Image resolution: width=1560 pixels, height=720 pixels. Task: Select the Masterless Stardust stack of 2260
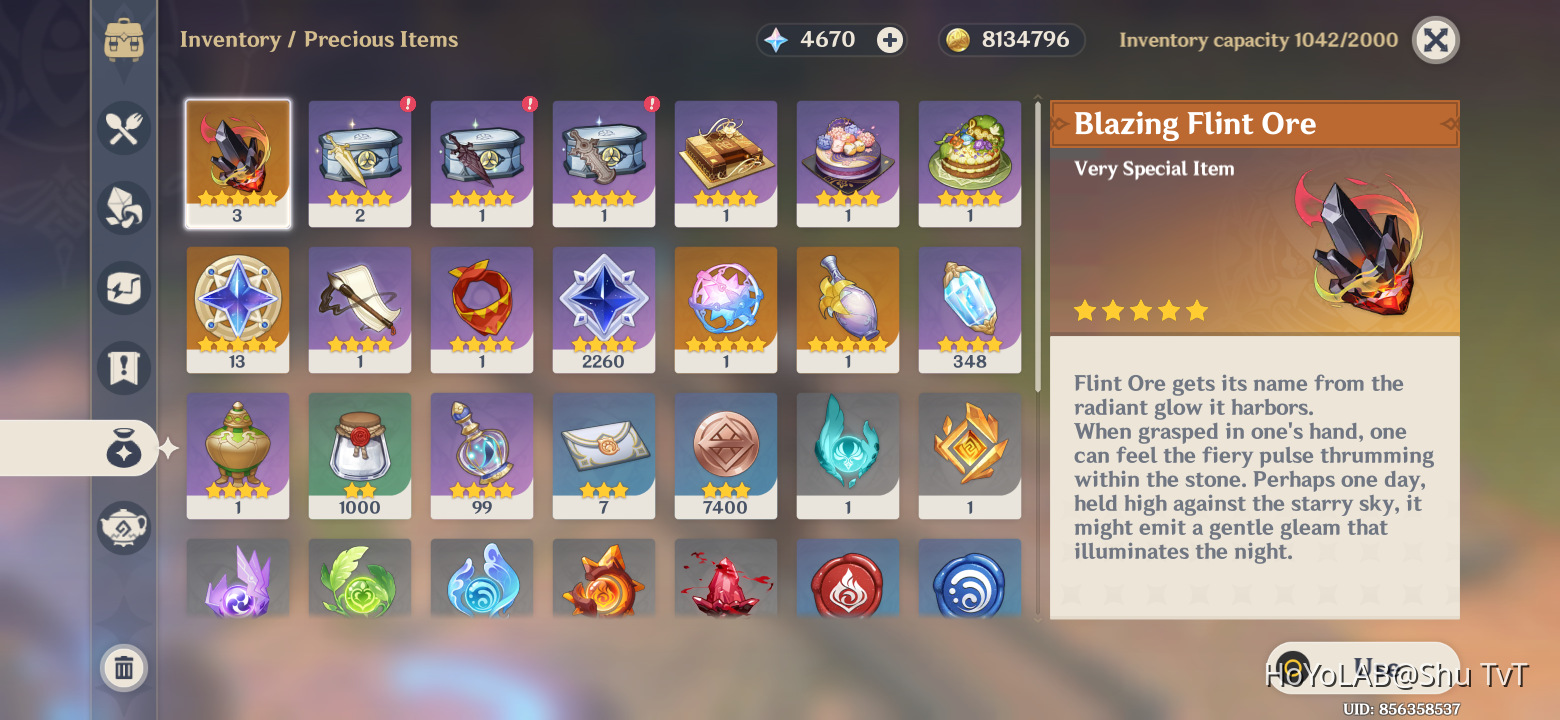coord(604,309)
